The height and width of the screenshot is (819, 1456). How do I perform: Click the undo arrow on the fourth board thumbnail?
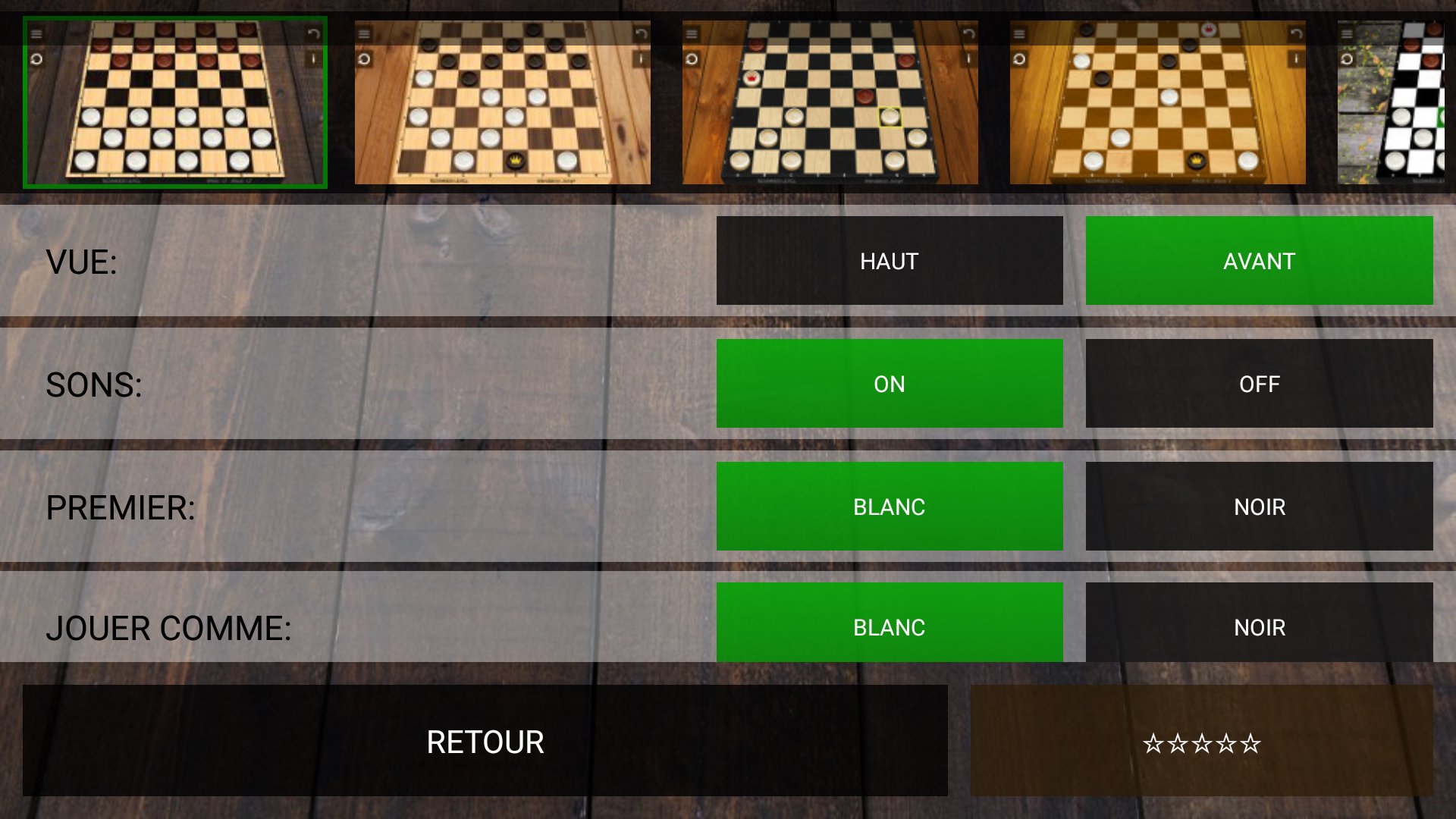[1296, 33]
